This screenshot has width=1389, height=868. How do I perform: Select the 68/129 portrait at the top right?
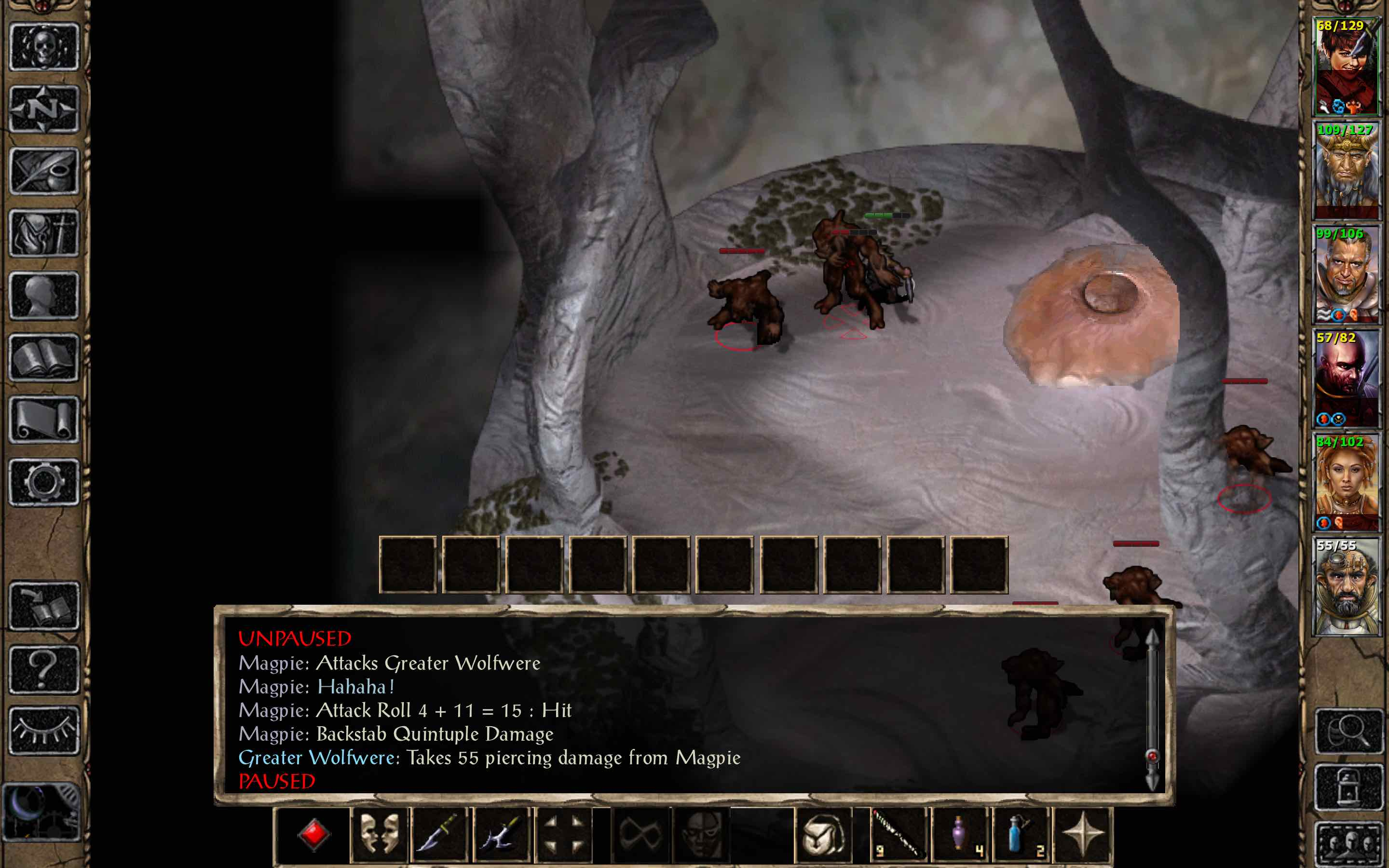click(1346, 66)
